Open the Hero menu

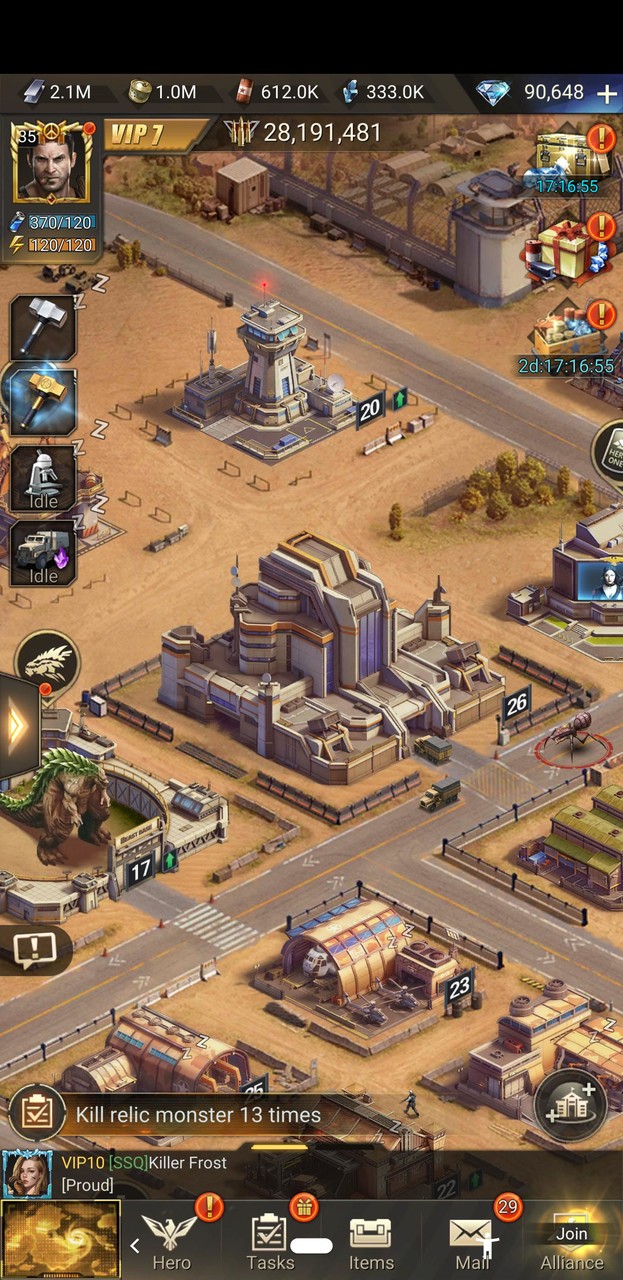point(171,1242)
